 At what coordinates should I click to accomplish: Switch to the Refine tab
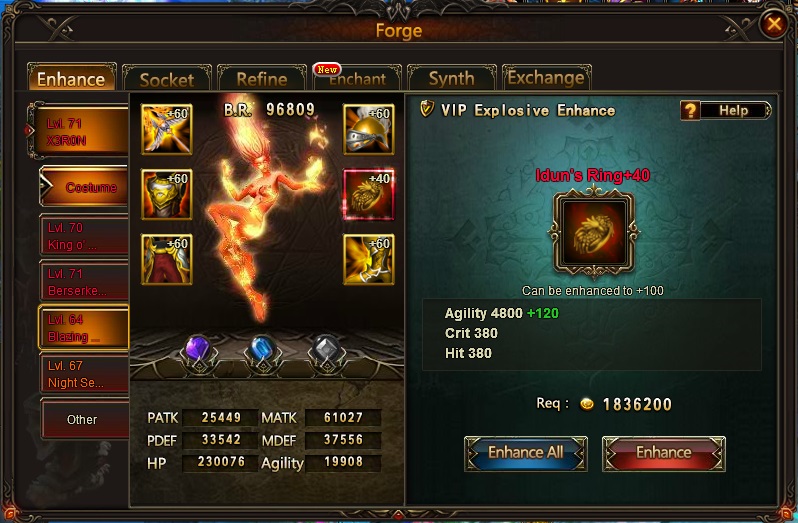coord(261,80)
